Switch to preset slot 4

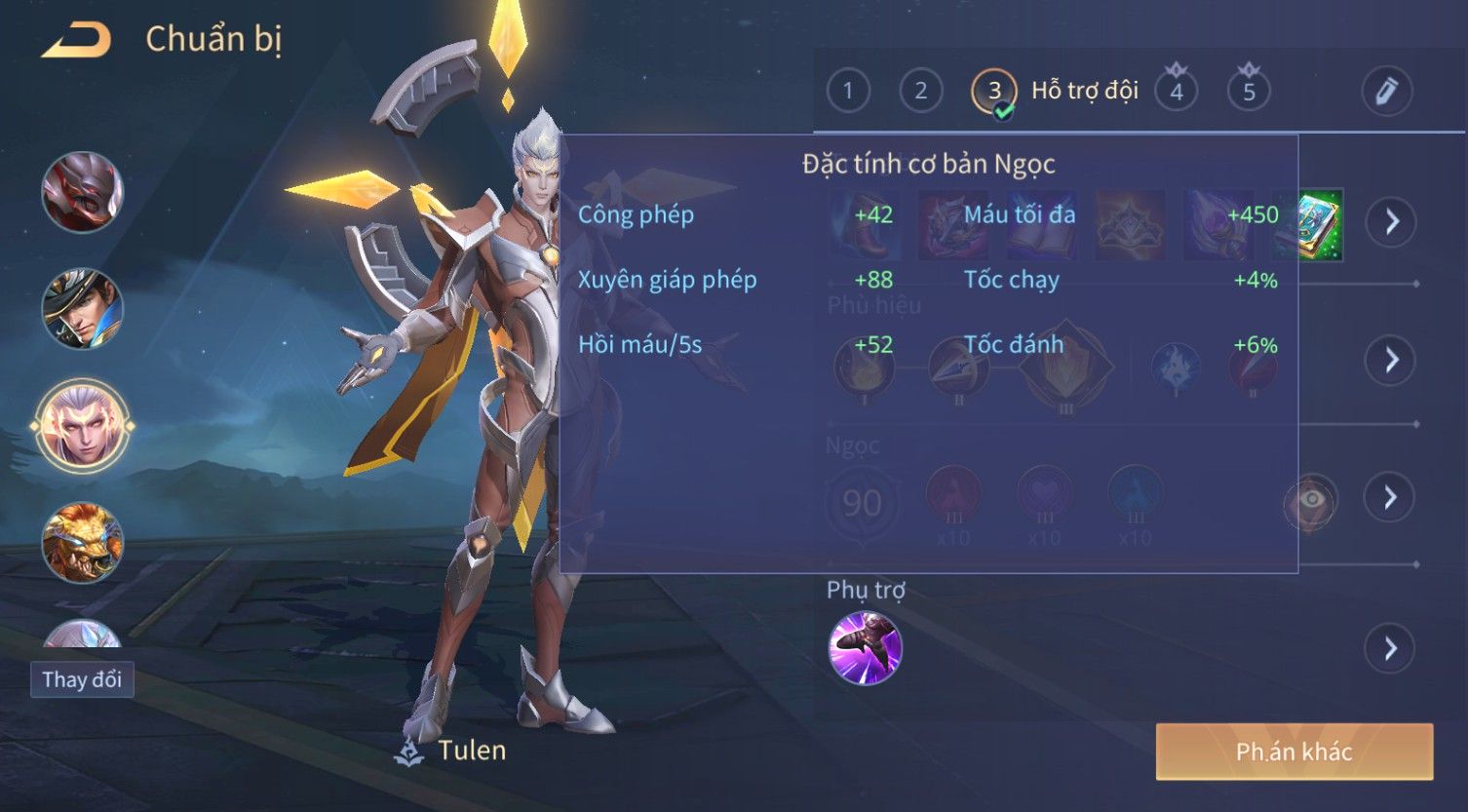(x=1177, y=92)
